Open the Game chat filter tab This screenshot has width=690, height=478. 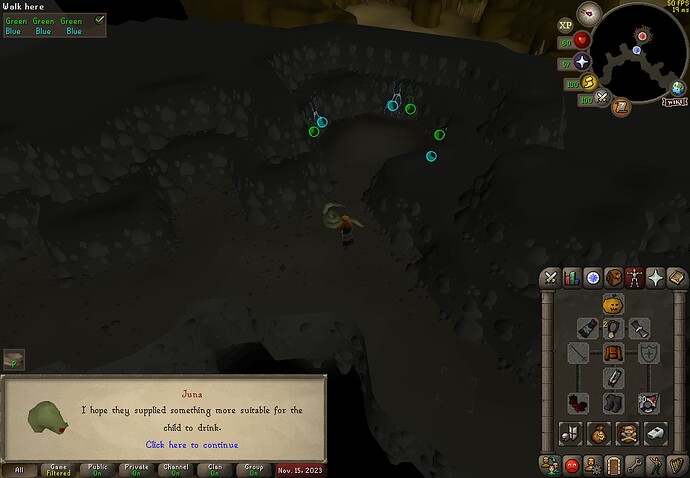(x=58, y=469)
